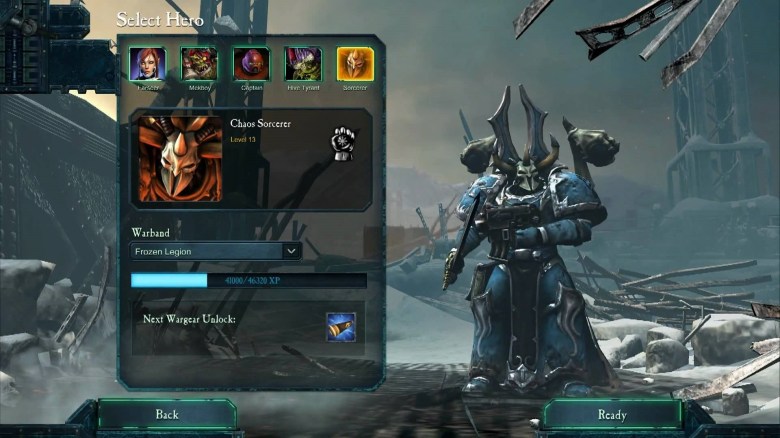Pick the Captain hero portrait
This screenshot has height=438, width=780.
(x=251, y=64)
